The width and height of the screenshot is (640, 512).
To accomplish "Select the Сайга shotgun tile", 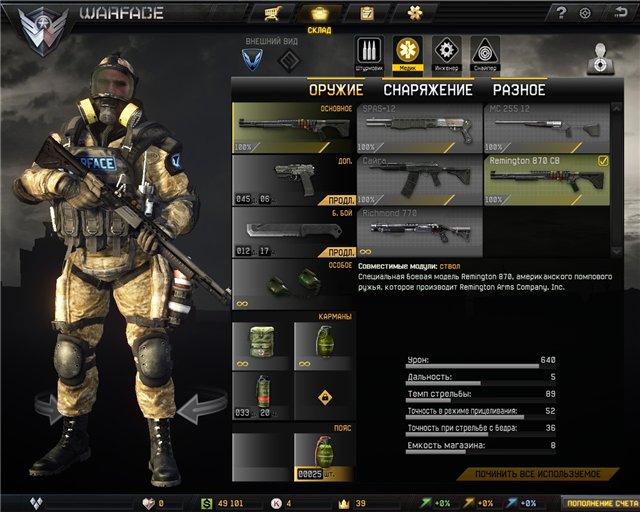I will [420, 179].
